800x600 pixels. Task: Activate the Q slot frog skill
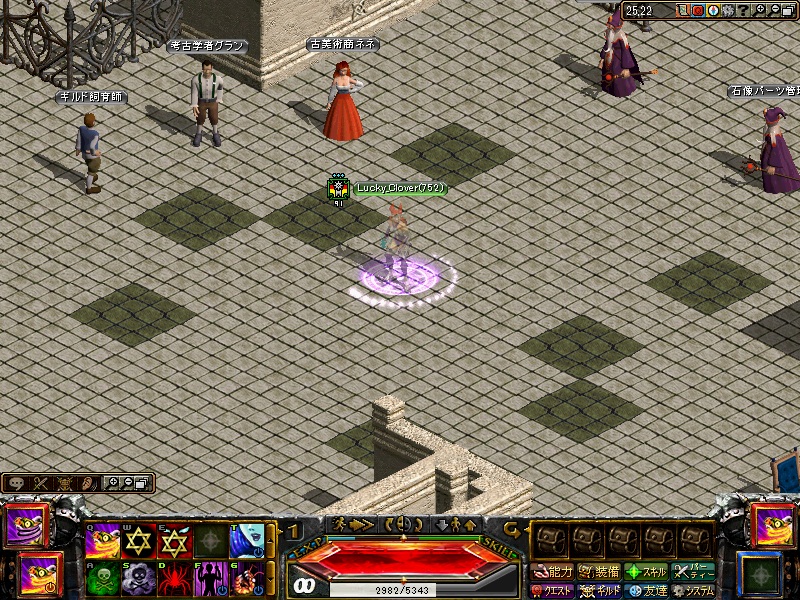(x=103, y=543)
